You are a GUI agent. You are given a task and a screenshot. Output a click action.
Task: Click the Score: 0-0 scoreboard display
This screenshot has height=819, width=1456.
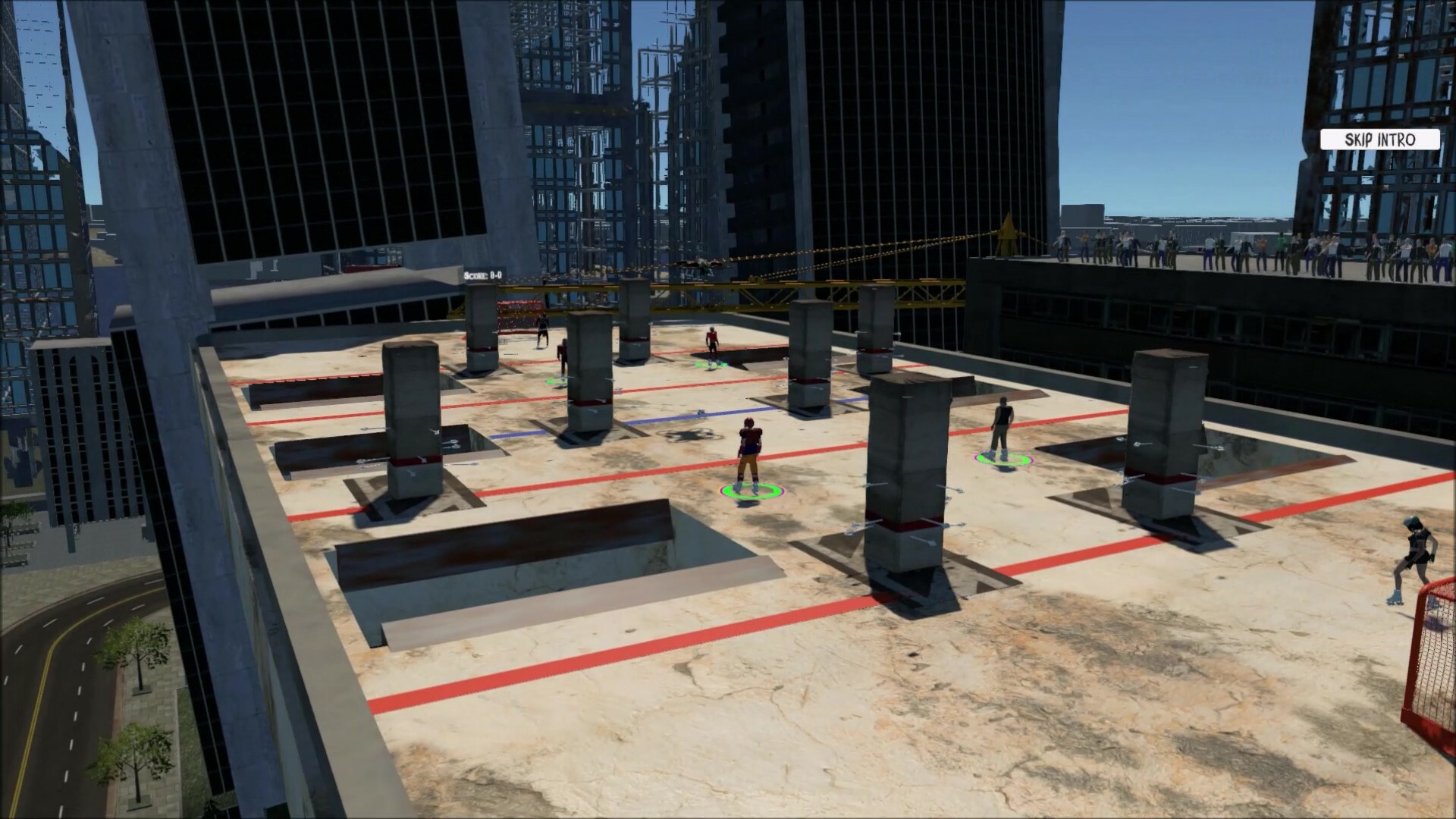[x=482, y=275]
